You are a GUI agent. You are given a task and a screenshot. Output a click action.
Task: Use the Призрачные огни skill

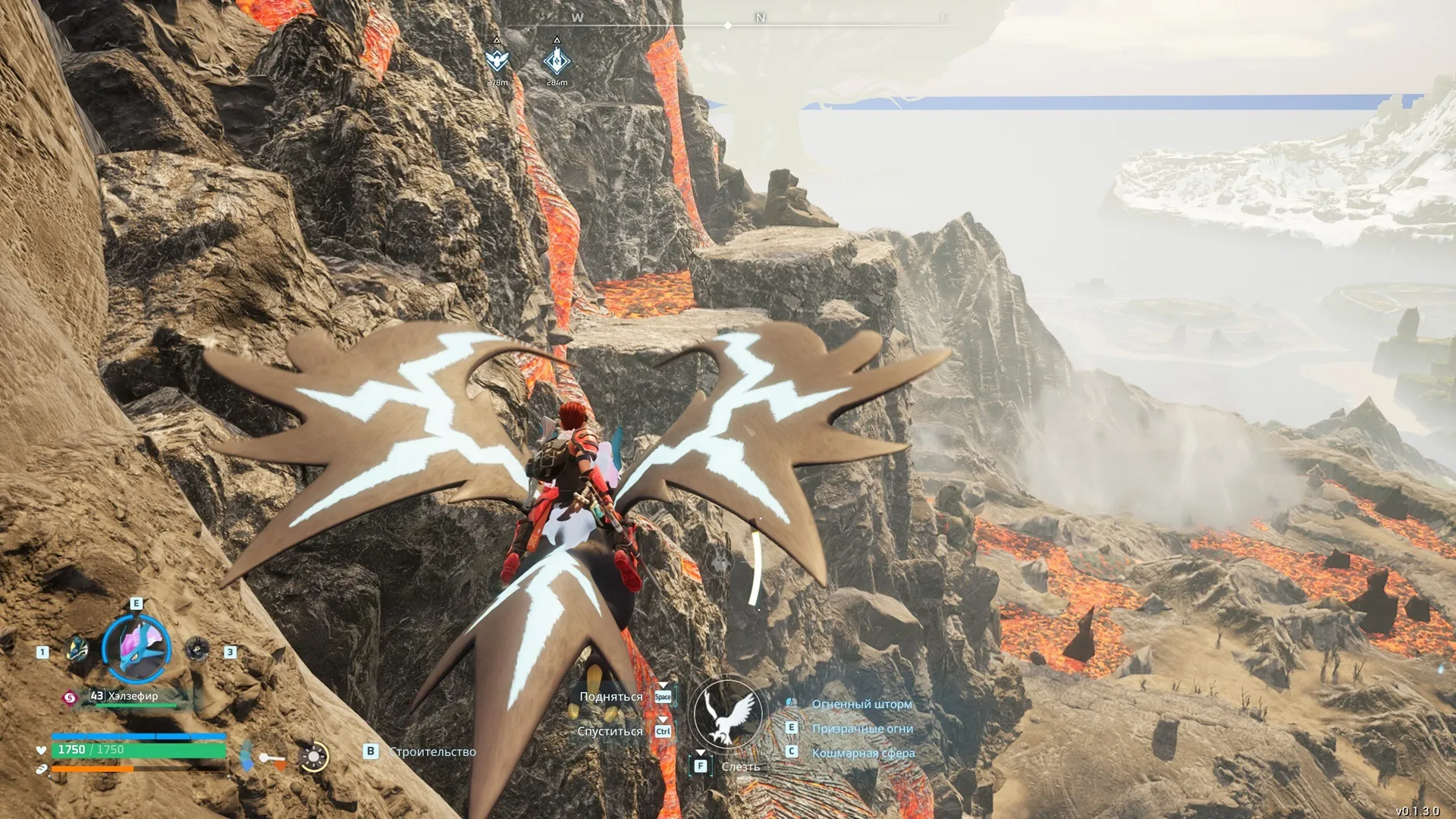tap(862, 728)
